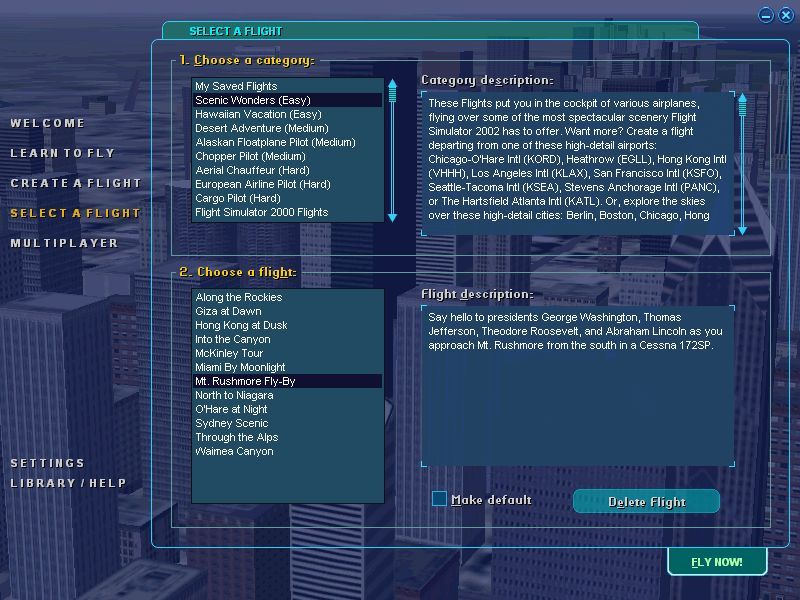This screenshot has width=800, height=600.
Task: Close the window with the X button
Action: click(x=786, y=15)
